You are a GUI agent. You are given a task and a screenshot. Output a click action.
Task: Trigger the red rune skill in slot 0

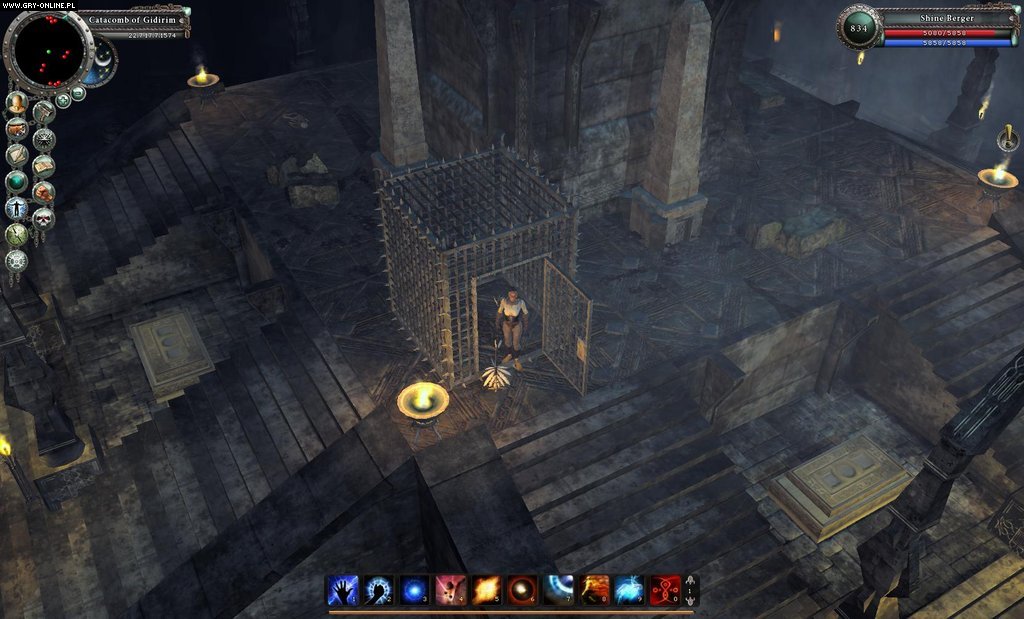click(665, 590)
